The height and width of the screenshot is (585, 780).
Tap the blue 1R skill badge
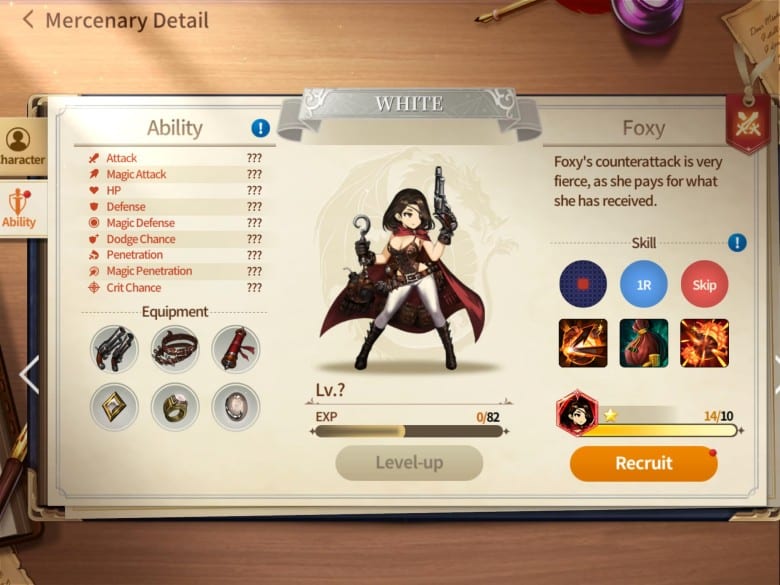644,284
